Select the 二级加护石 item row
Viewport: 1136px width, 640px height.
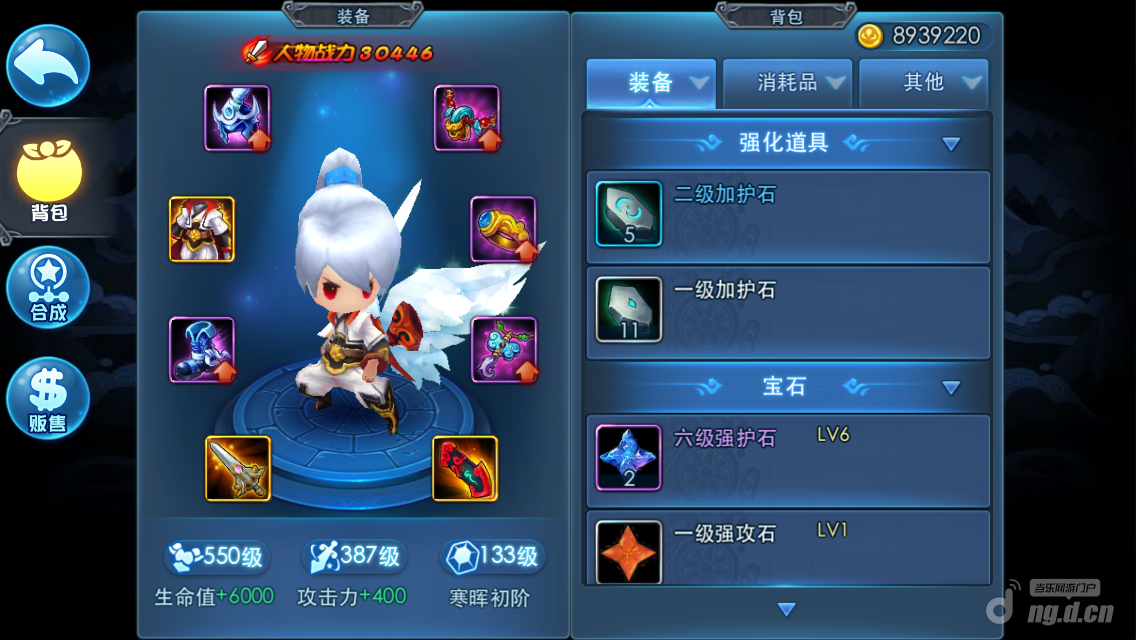pos(788,215)
